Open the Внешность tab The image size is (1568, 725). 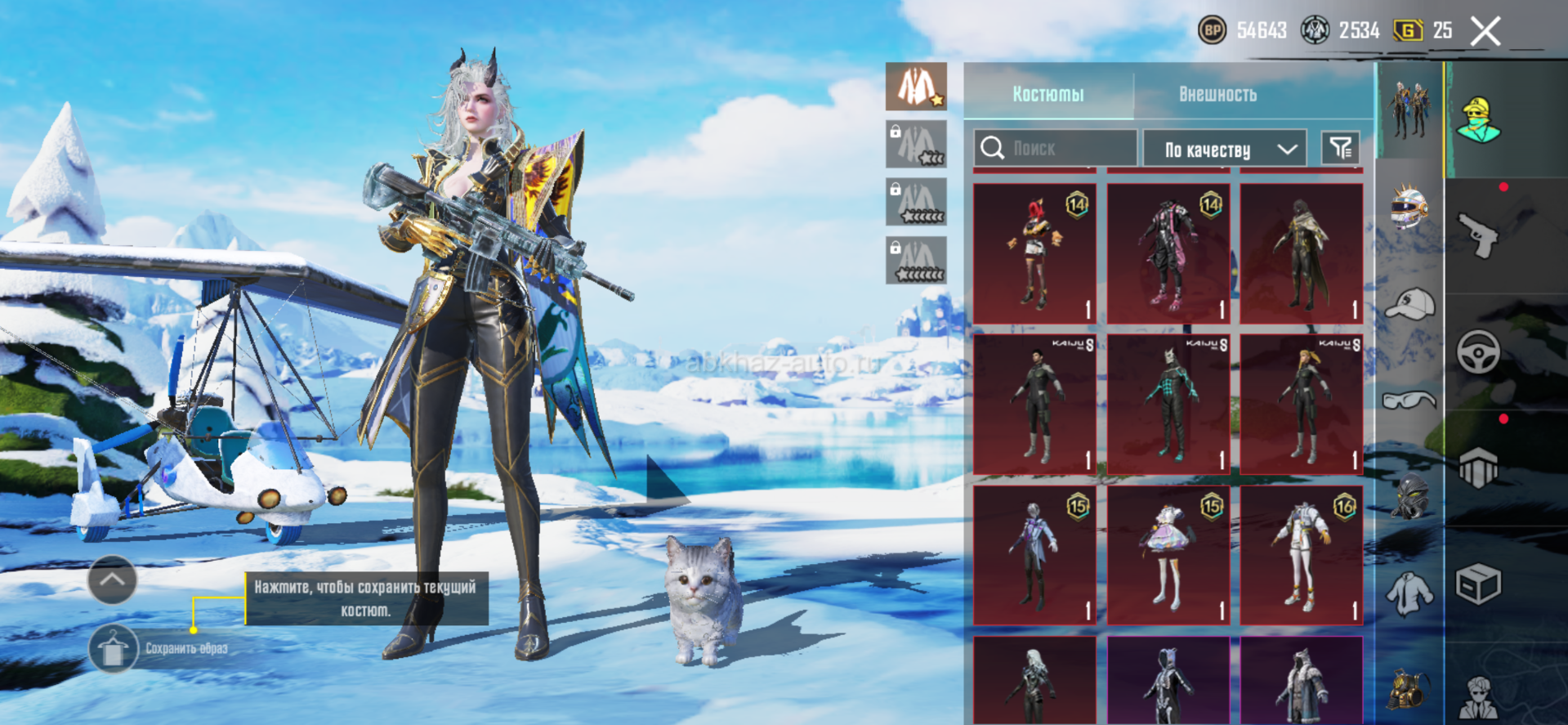tap(1217, 94)
